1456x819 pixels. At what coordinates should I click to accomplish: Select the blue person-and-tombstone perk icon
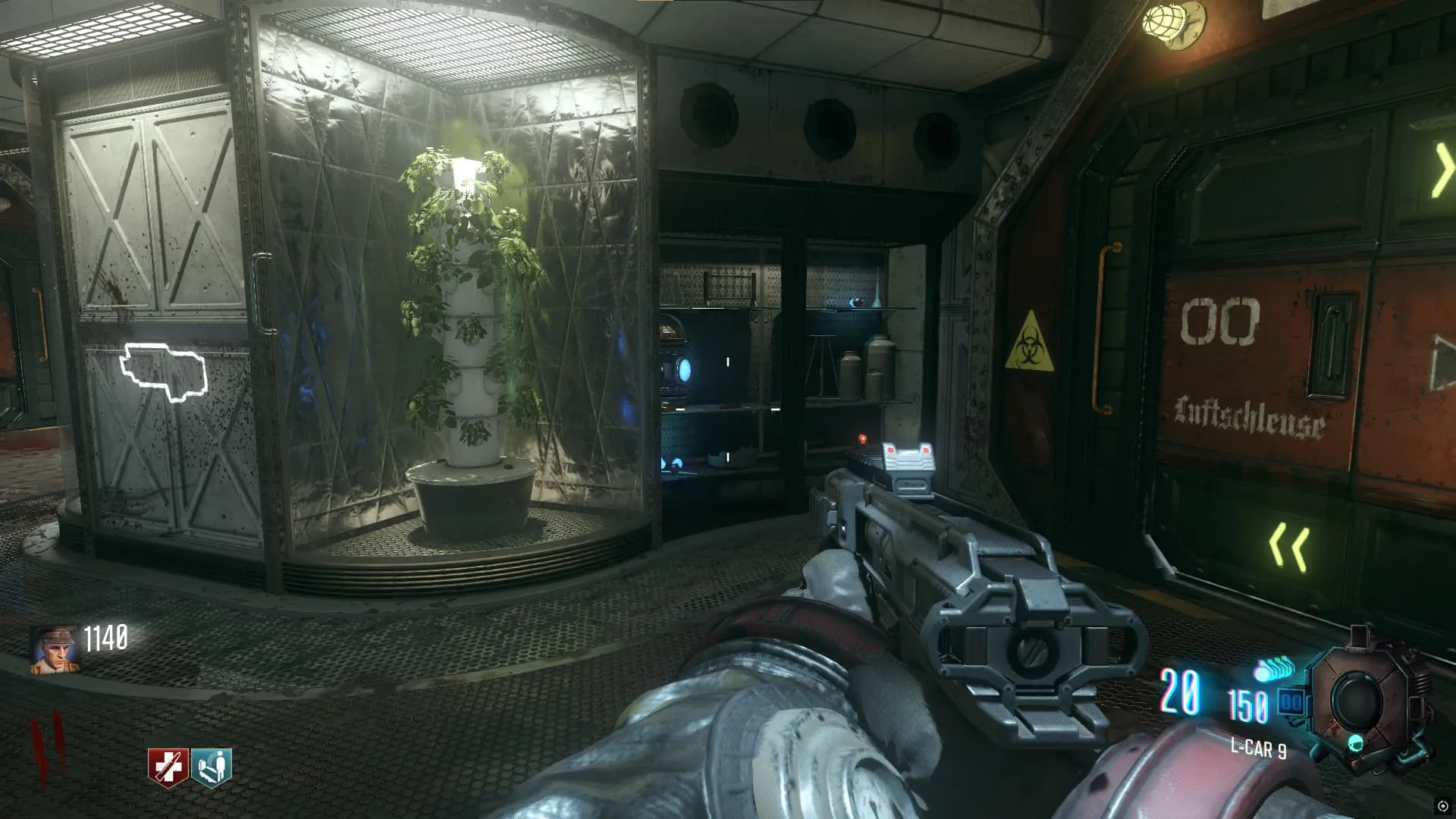(x=212, y=767)
